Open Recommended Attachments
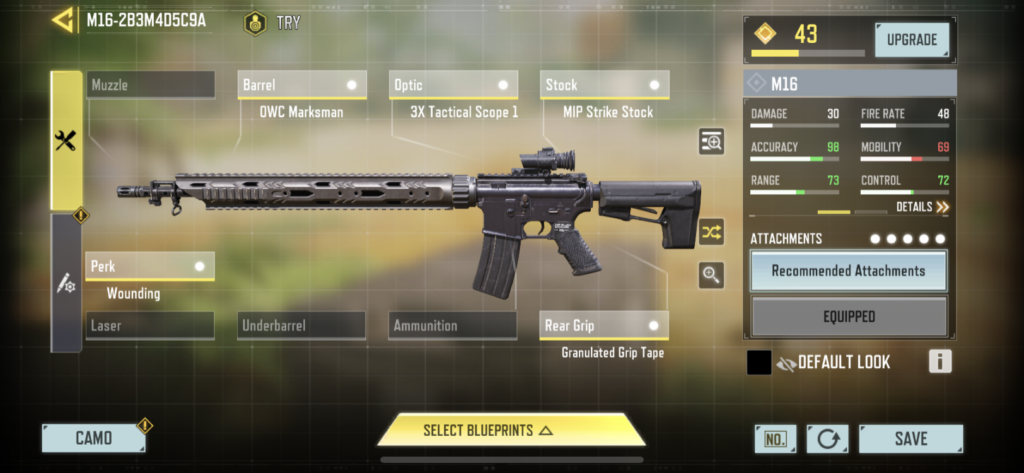The height and width of the screenshot is (473, 1024). pos(848,270)
